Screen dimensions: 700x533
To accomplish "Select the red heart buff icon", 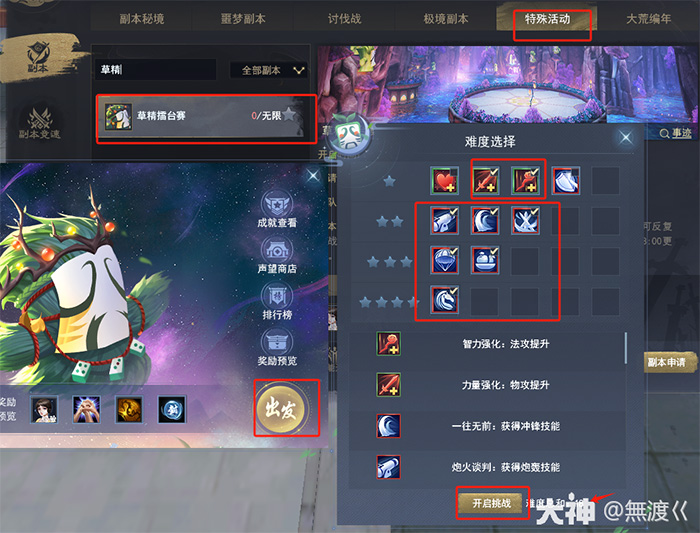I will (x=445, y=181).
